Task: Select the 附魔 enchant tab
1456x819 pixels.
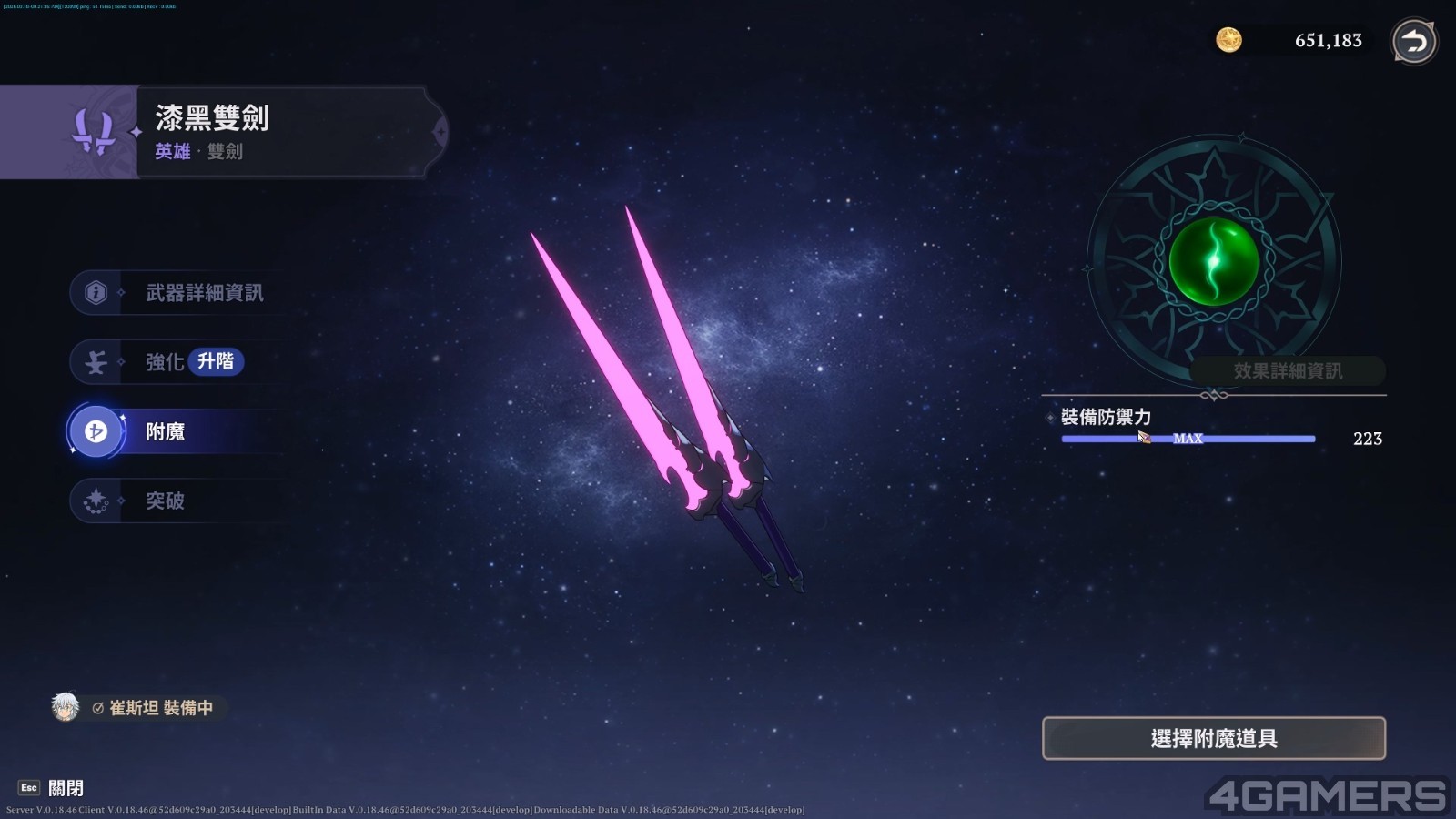Action: (165, 431)
